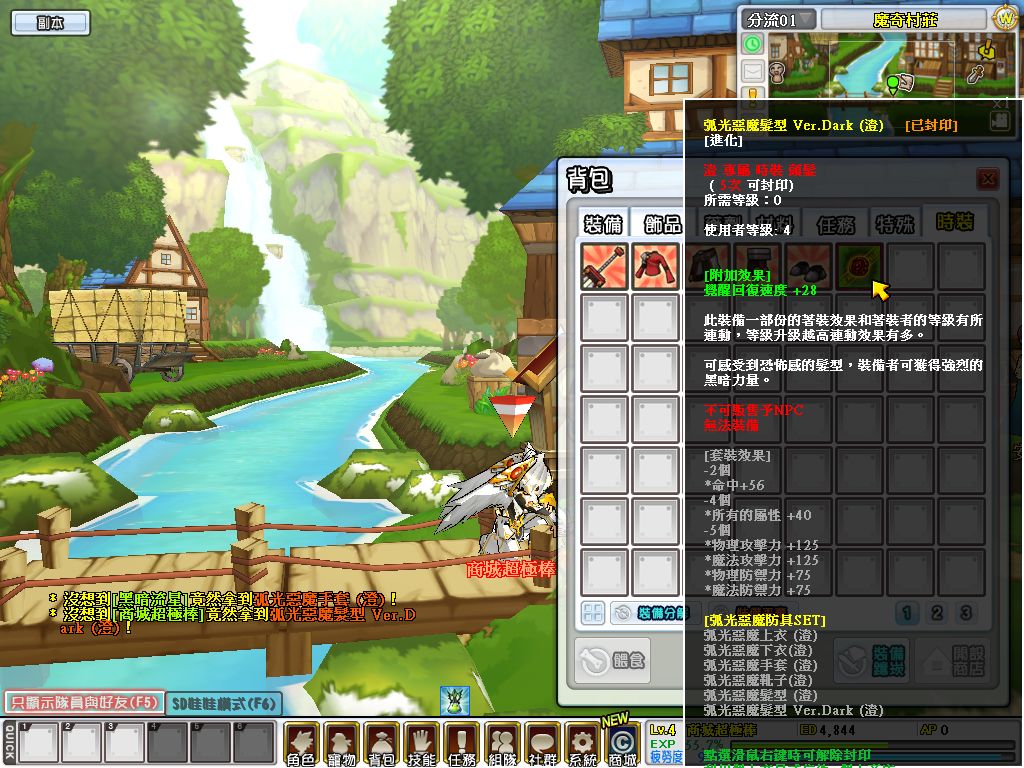Open the 角色 character menu

point(301,744)
